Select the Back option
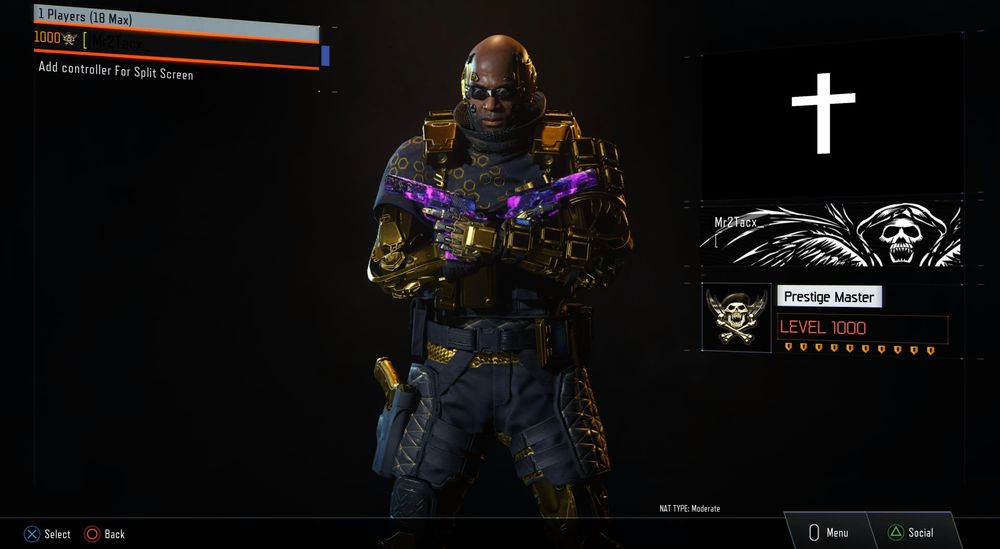Screen dimensions: 1000x549 pyautogui.click(x=105, y=534)
